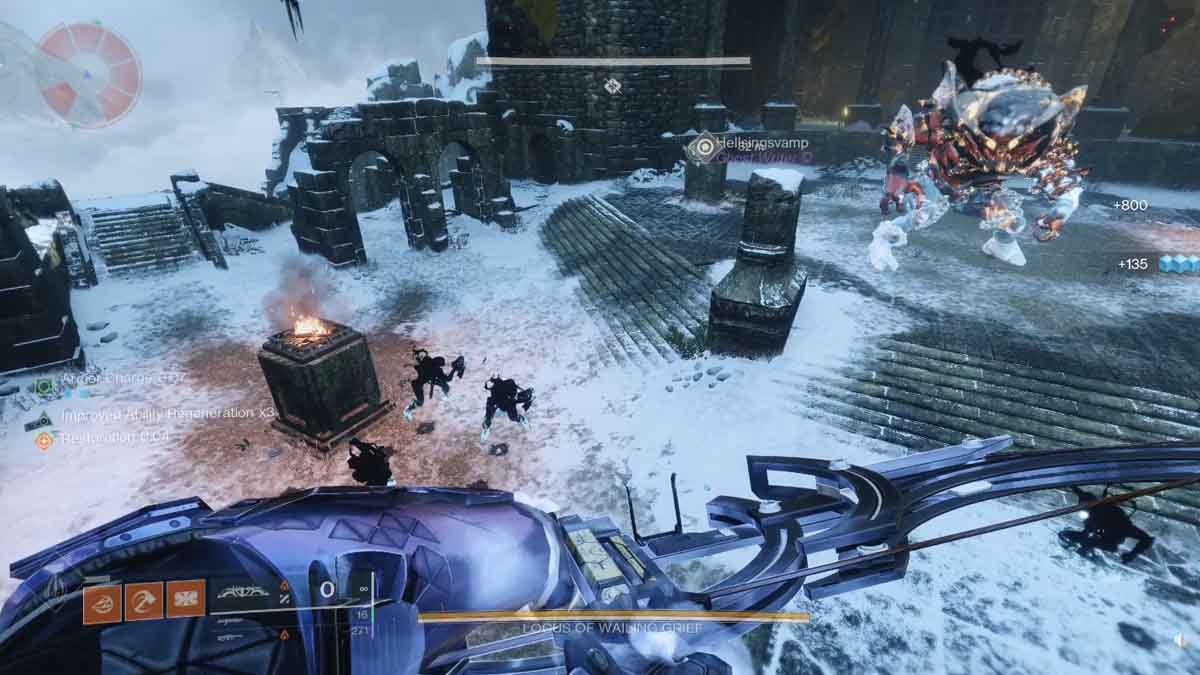
Task: Select the green Armor Charge buff icon
Action: click(x=43, y=385)
